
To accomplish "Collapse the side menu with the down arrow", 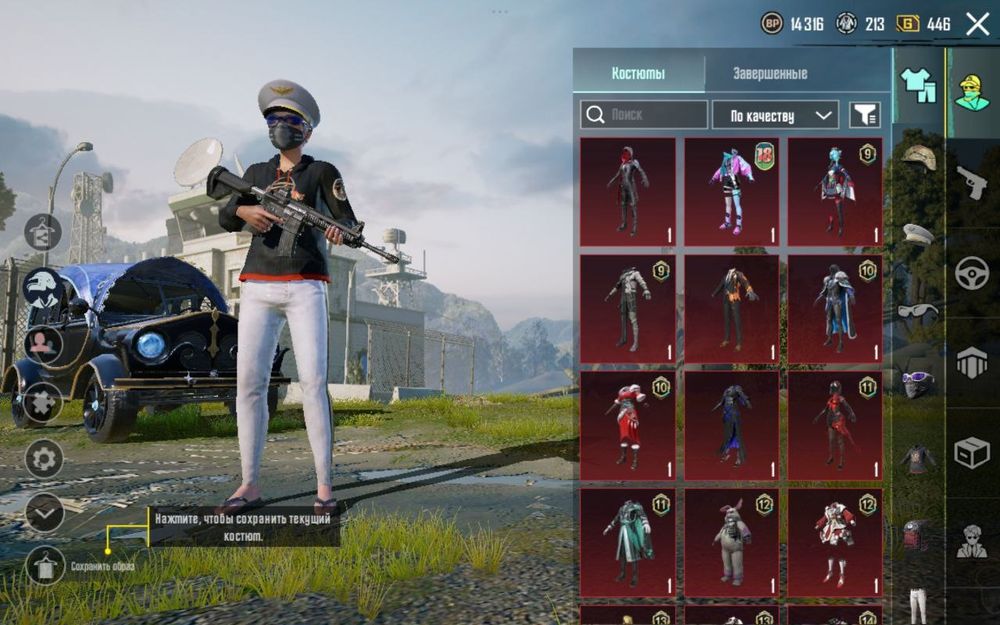I will click(x=44, y=512).
